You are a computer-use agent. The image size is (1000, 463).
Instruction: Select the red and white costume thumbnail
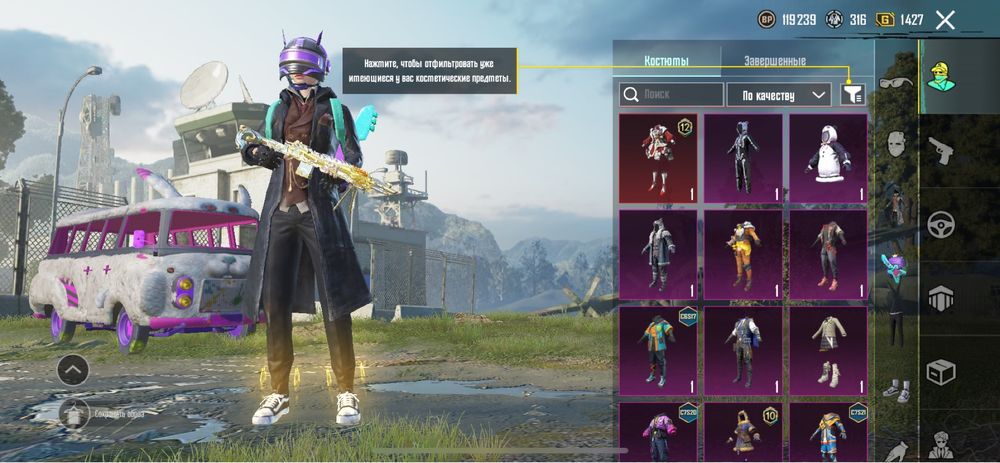click(x=658, y=158)
